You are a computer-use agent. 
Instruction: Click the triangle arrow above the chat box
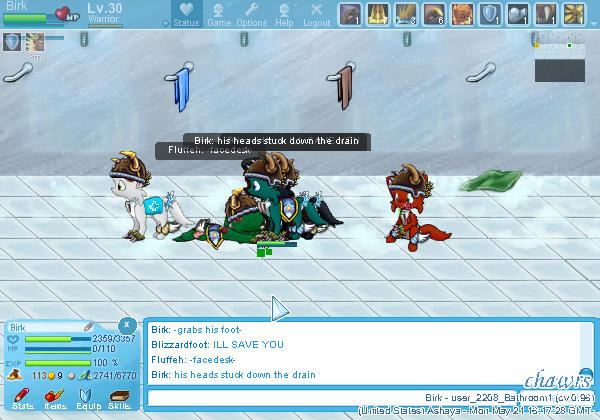tap(279, 308)
